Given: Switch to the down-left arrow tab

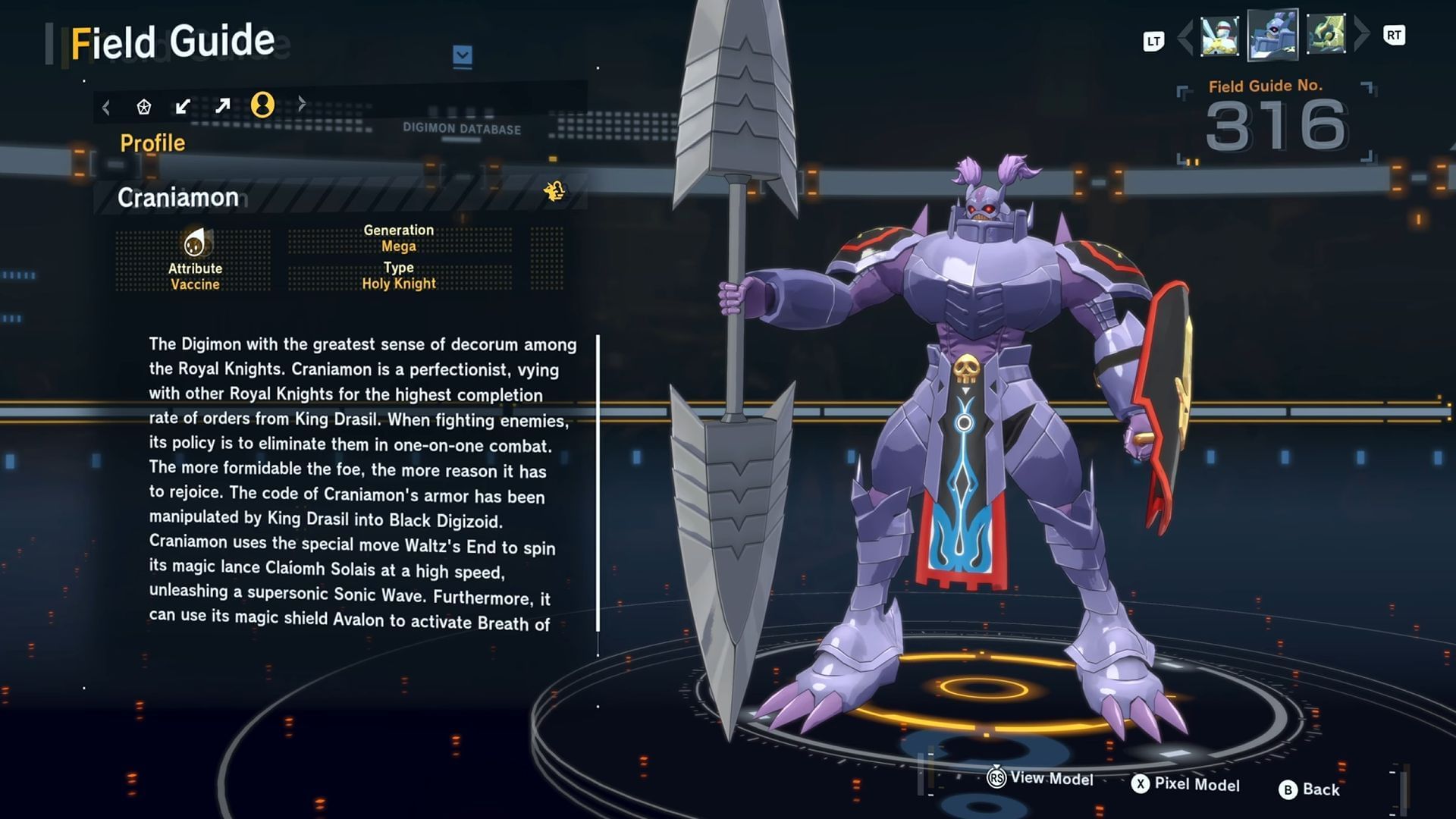Looking at the screenshot, I should pyautogui.click(x=183, y=106).
